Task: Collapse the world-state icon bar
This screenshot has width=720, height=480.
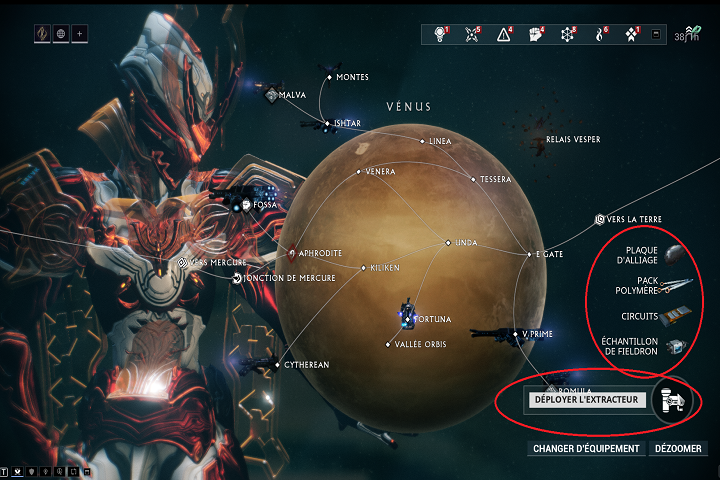Action: click(656, 34)
